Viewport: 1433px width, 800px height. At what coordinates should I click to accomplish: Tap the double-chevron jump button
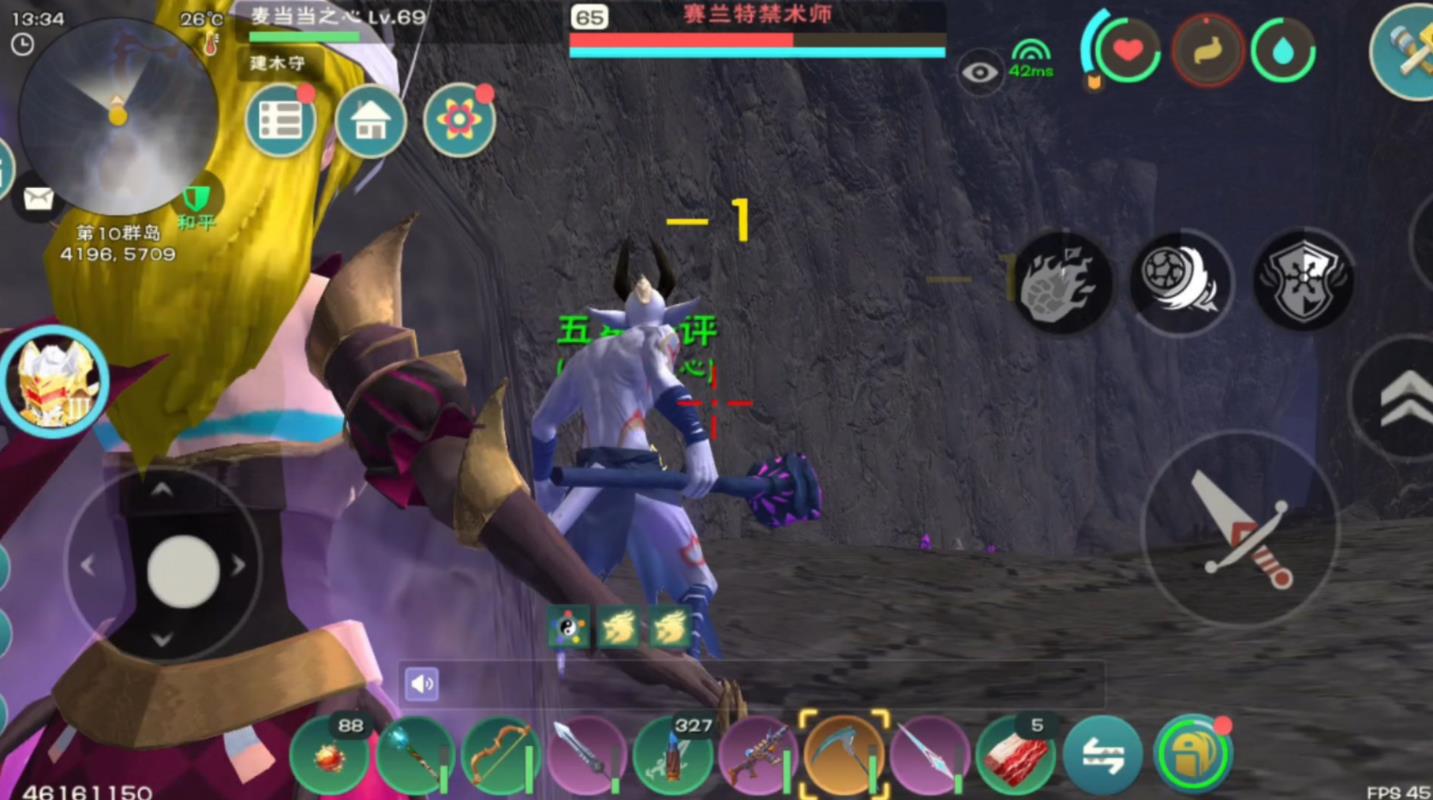click(x=1402, y=398)
